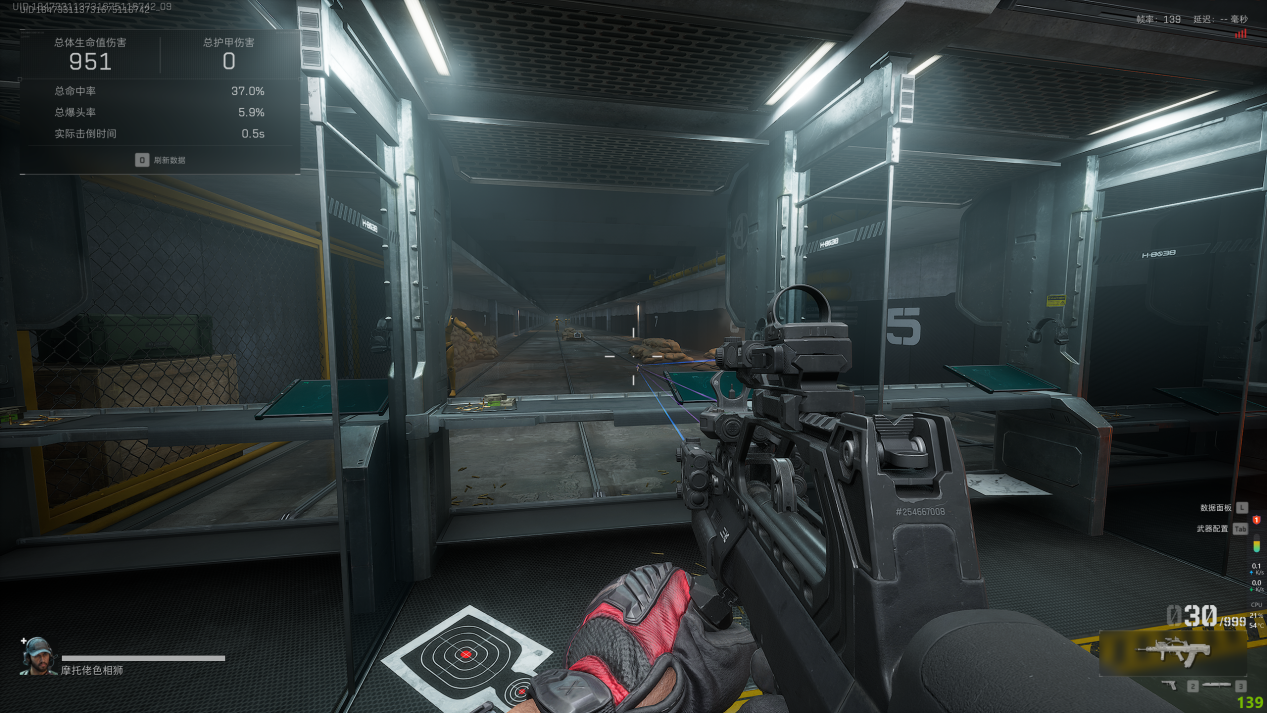
Task: Open the 数据面板 data panel label
Action: [1214, 508]
